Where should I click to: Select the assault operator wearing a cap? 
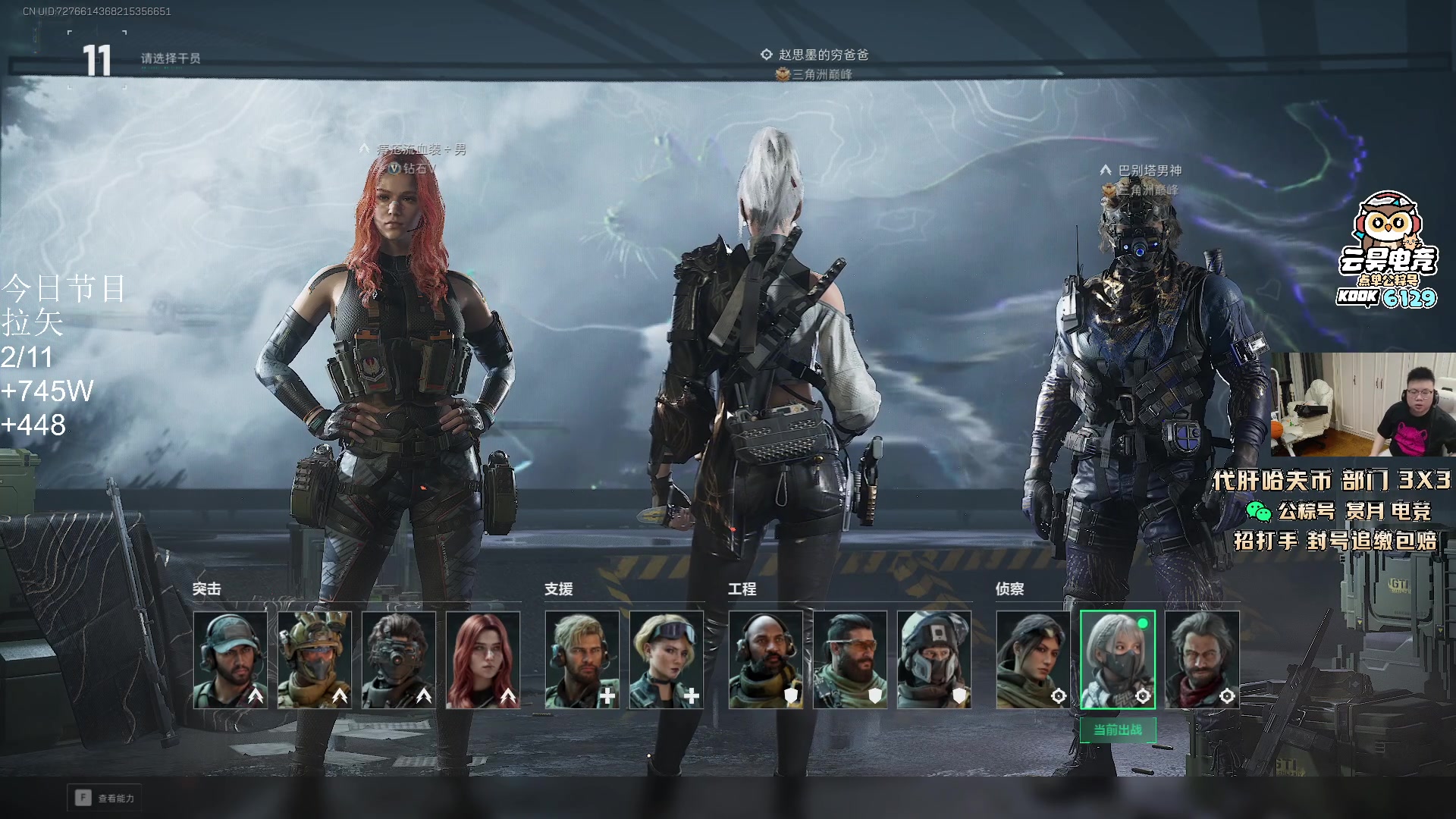point(231,660)
